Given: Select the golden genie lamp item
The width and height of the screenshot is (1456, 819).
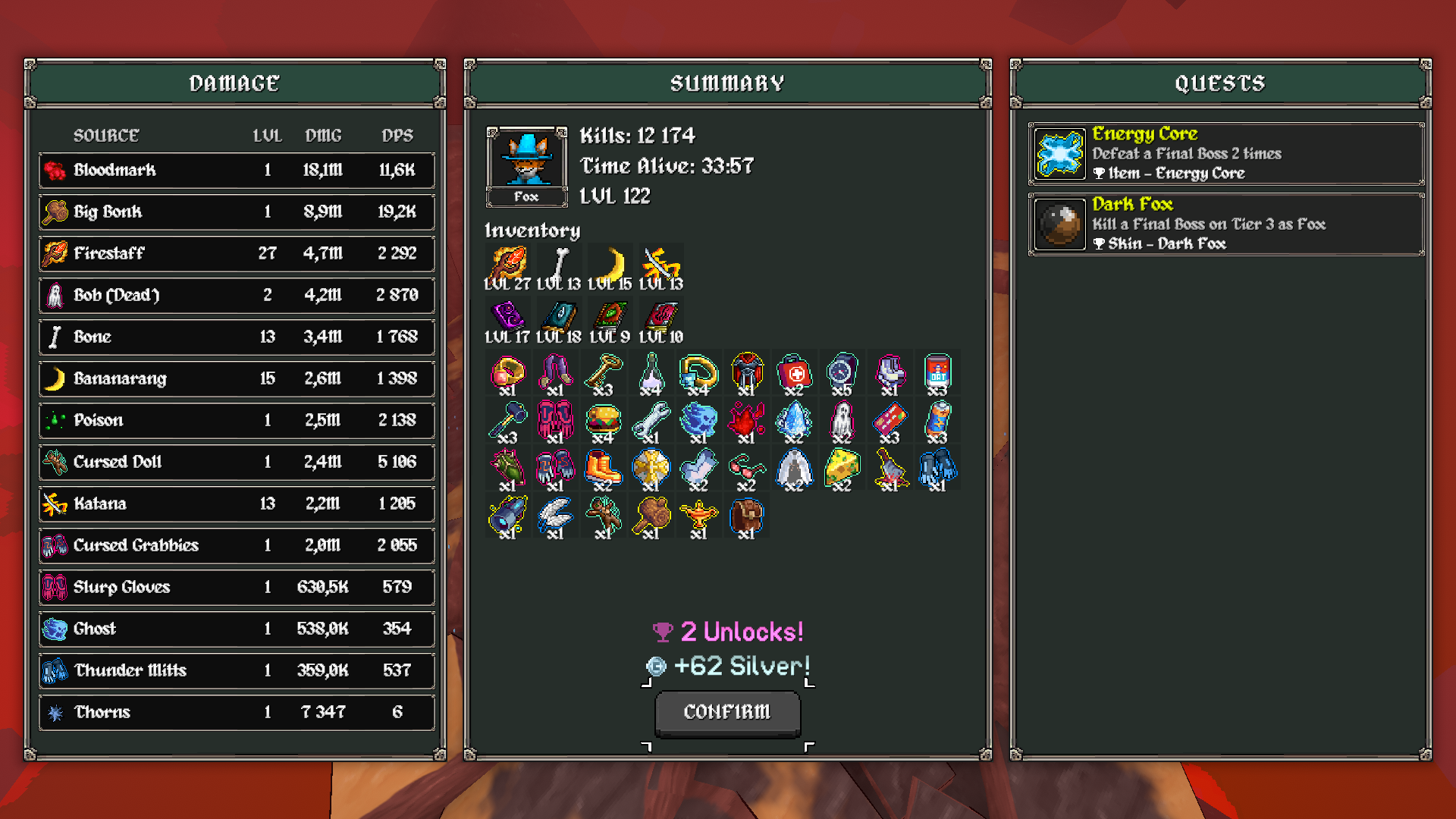Looking at the screenshot, I should point(698,516).
